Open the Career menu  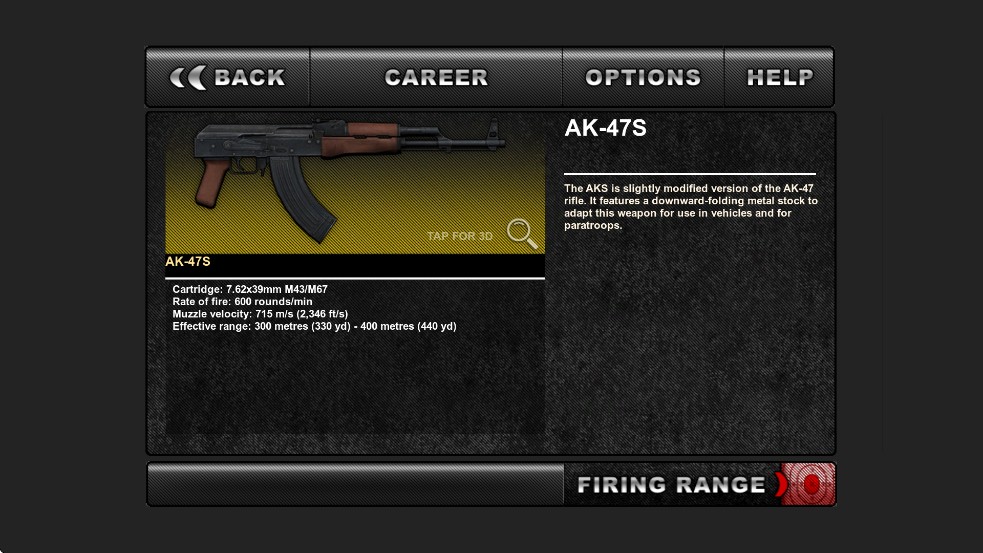[x=436, y=77]
